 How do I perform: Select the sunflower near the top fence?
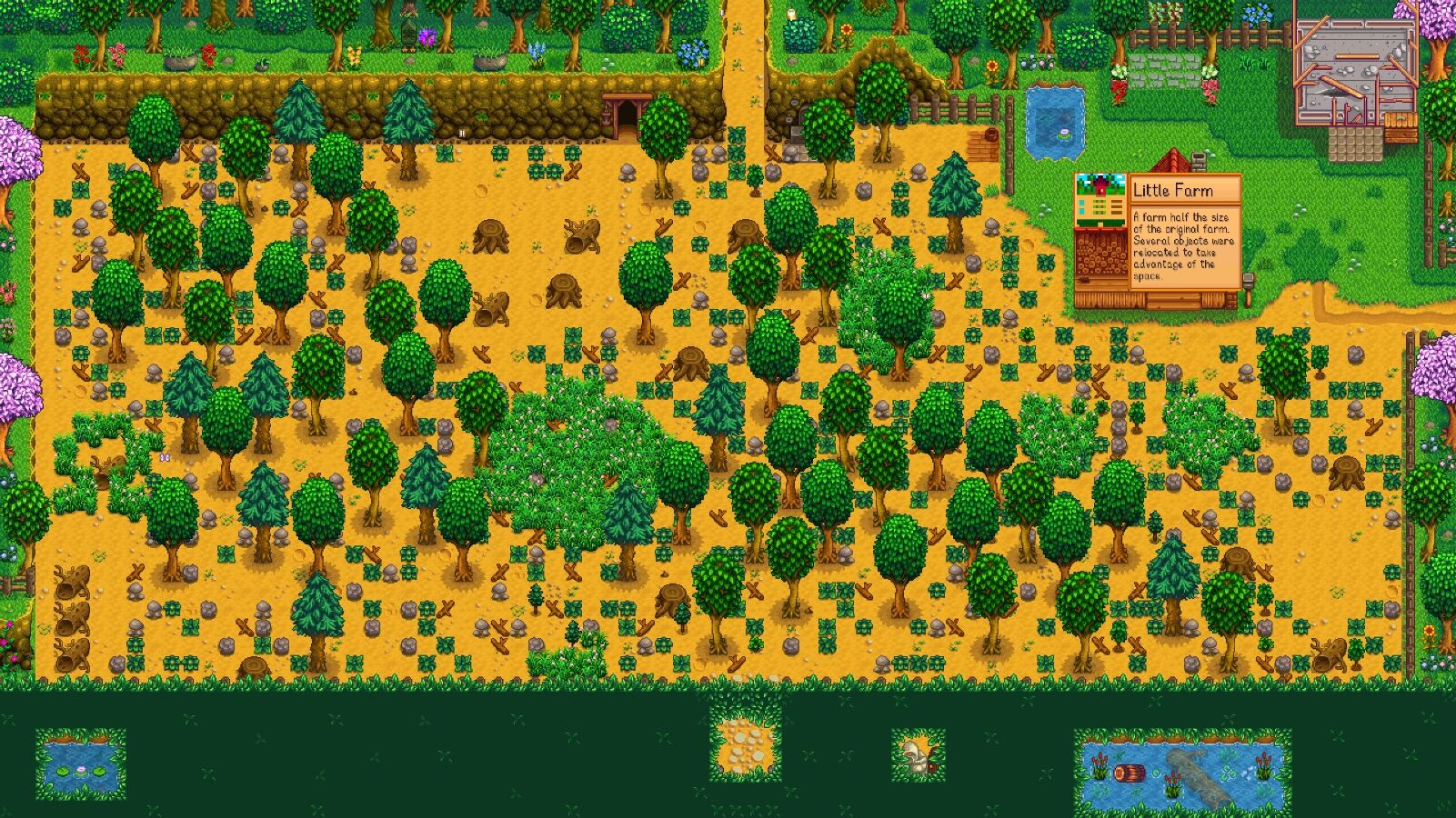[991, 64]
